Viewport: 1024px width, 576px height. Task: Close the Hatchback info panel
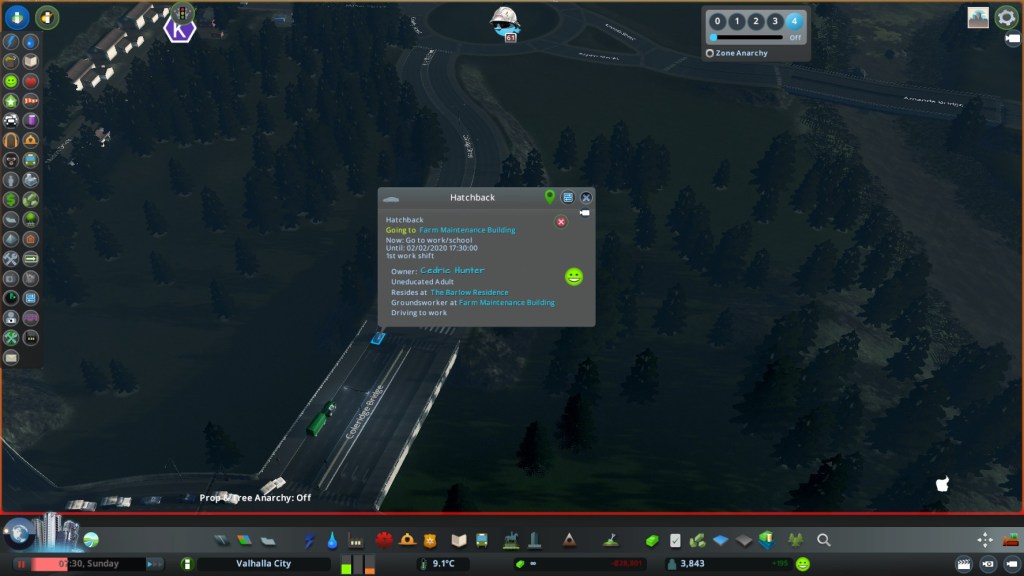click(x=587, y=197)
